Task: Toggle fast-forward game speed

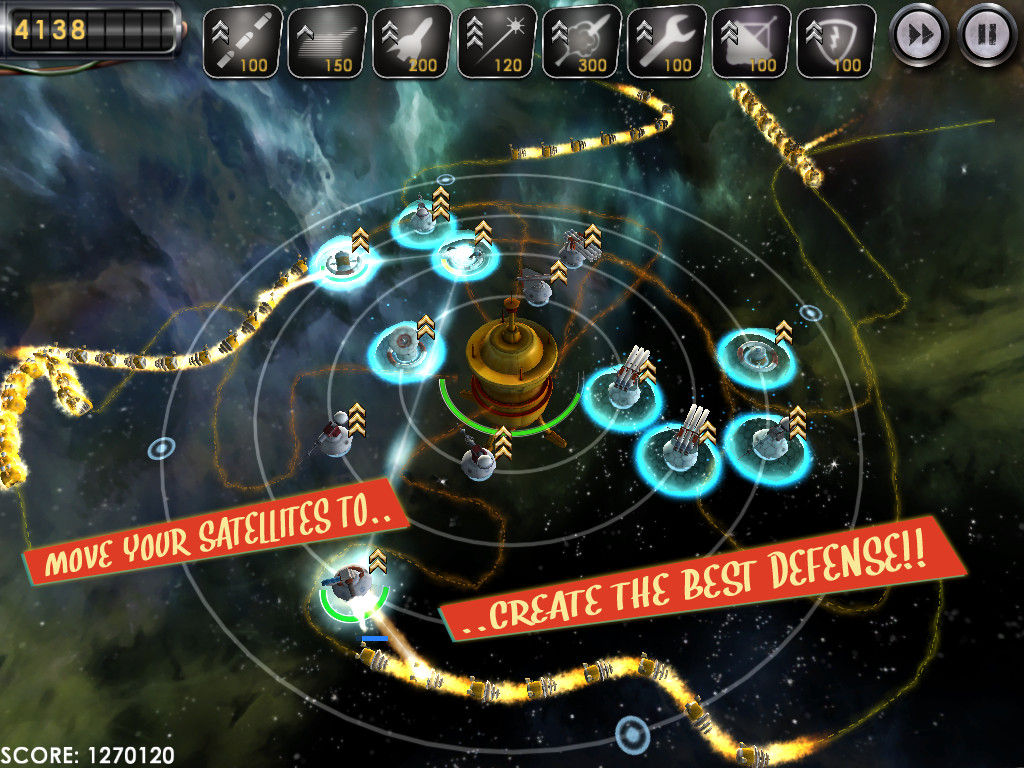Action: point(918,35)
